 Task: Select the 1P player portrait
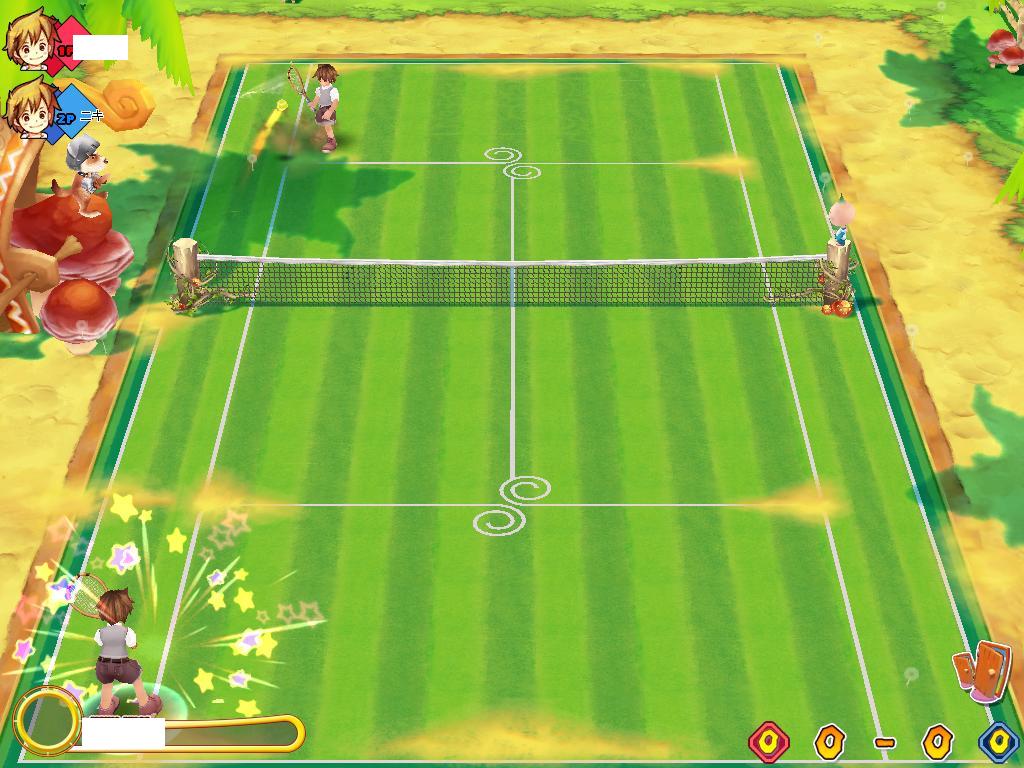[29, 40]
